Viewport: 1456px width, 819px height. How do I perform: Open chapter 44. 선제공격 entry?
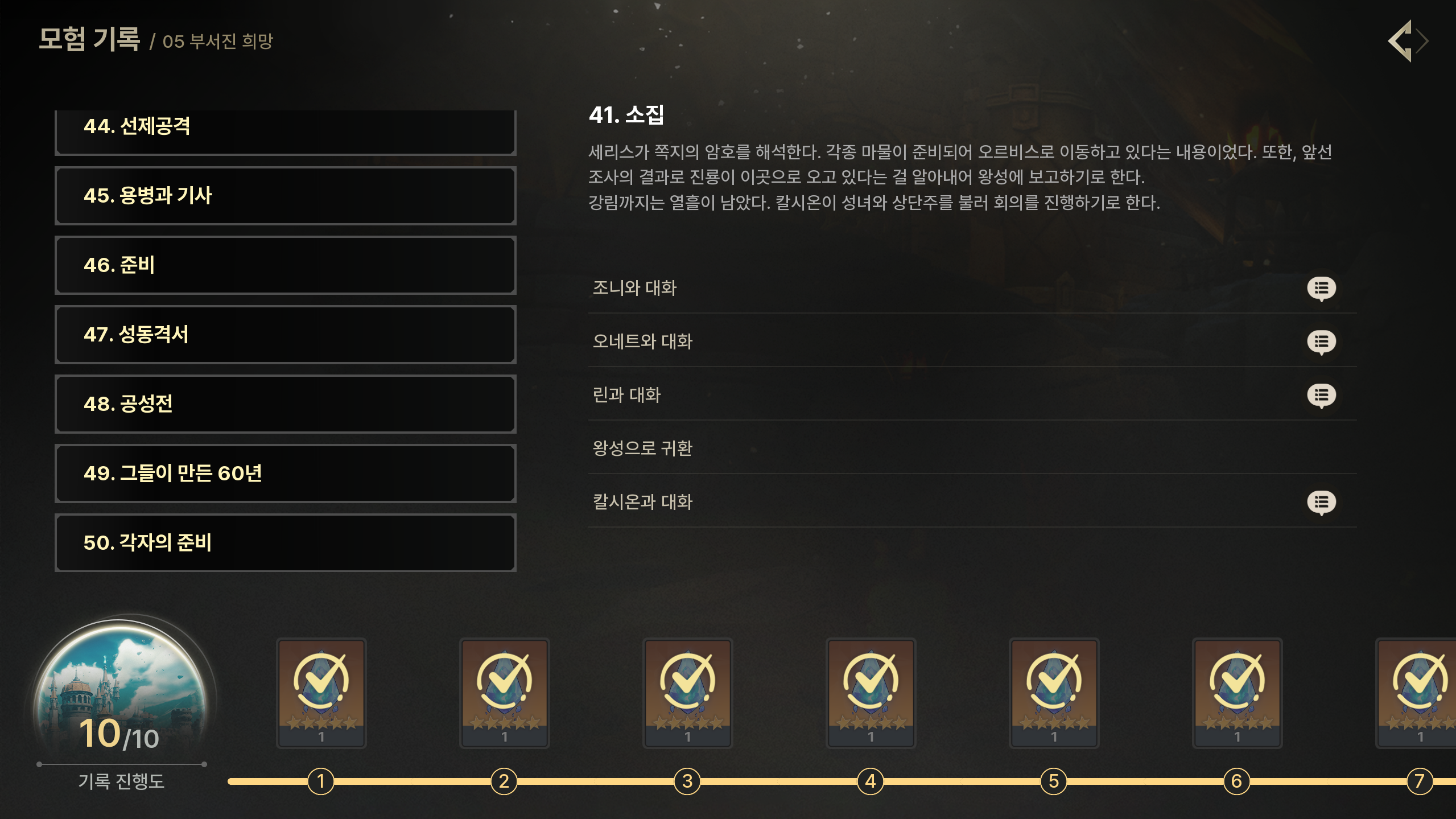[285, 130]
